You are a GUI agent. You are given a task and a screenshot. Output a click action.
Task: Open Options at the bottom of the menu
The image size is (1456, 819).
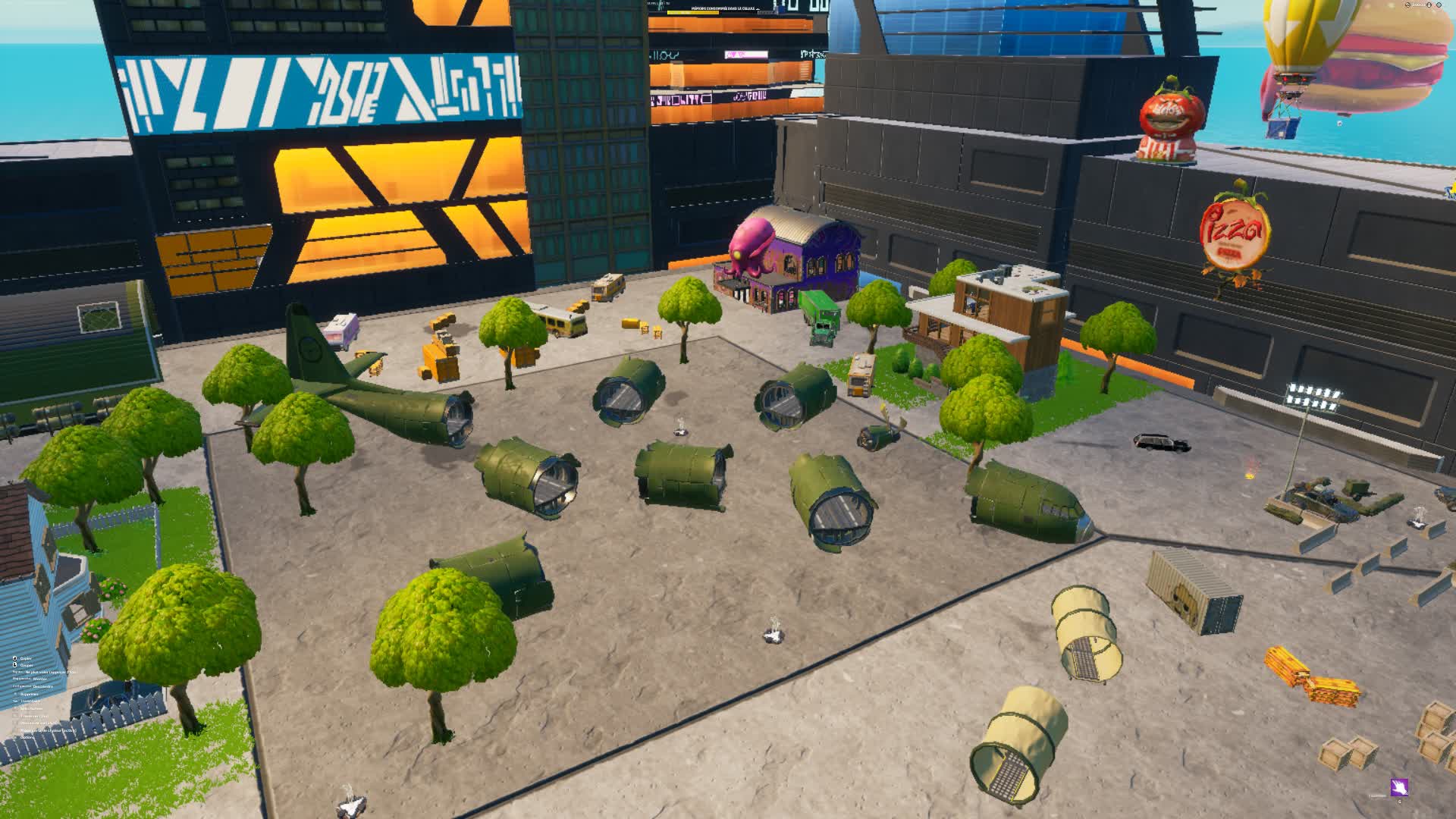[27, 738]
